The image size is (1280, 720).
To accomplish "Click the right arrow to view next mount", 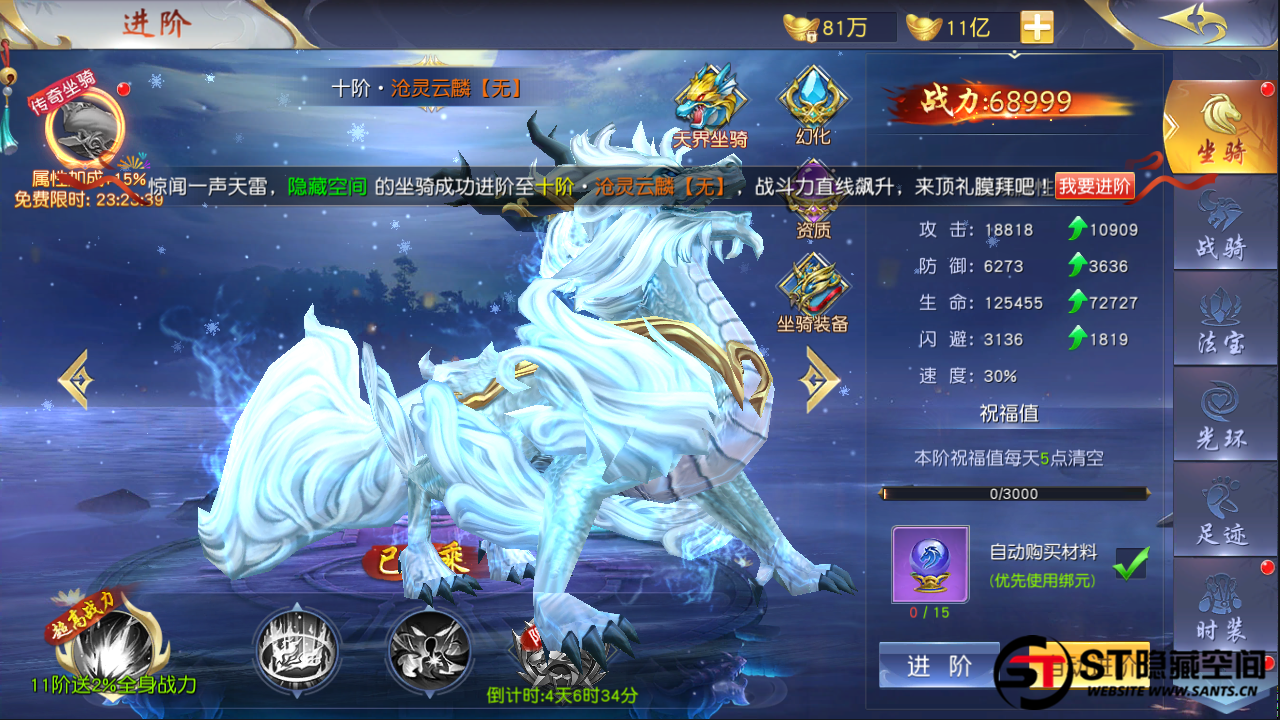I will click(817, 378).
